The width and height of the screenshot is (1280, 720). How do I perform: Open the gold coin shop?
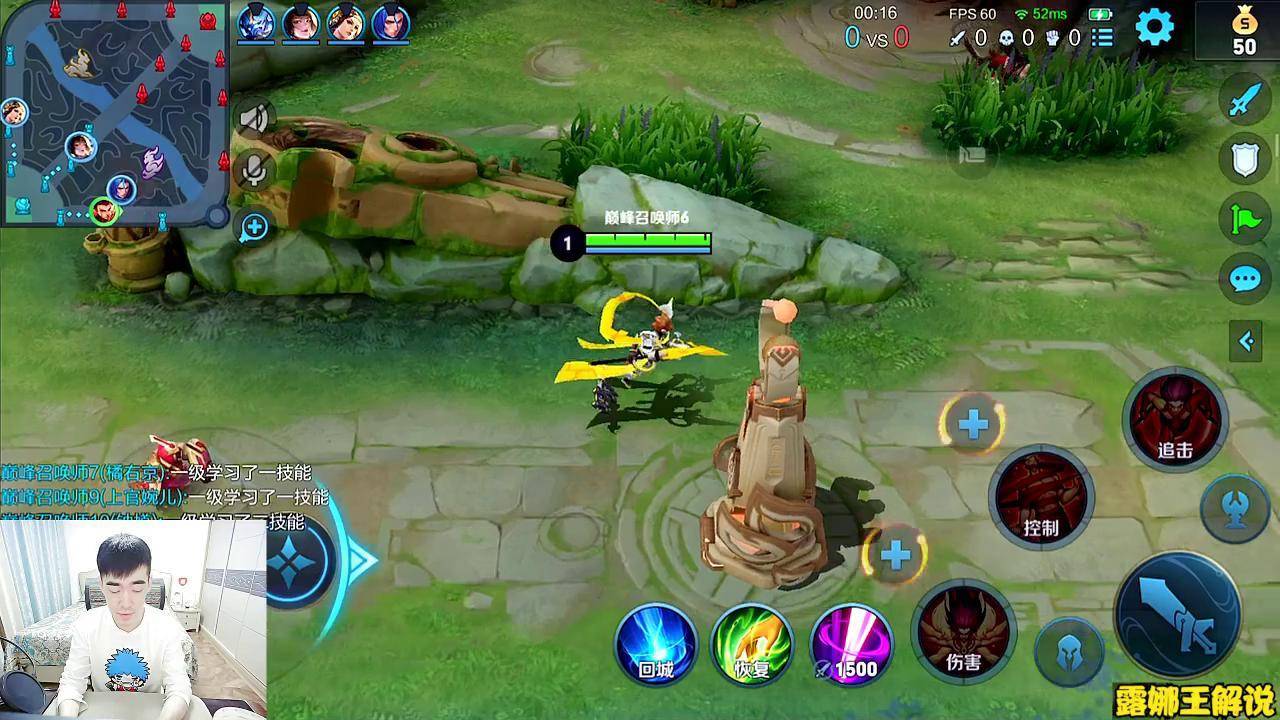pos(1243,30)
